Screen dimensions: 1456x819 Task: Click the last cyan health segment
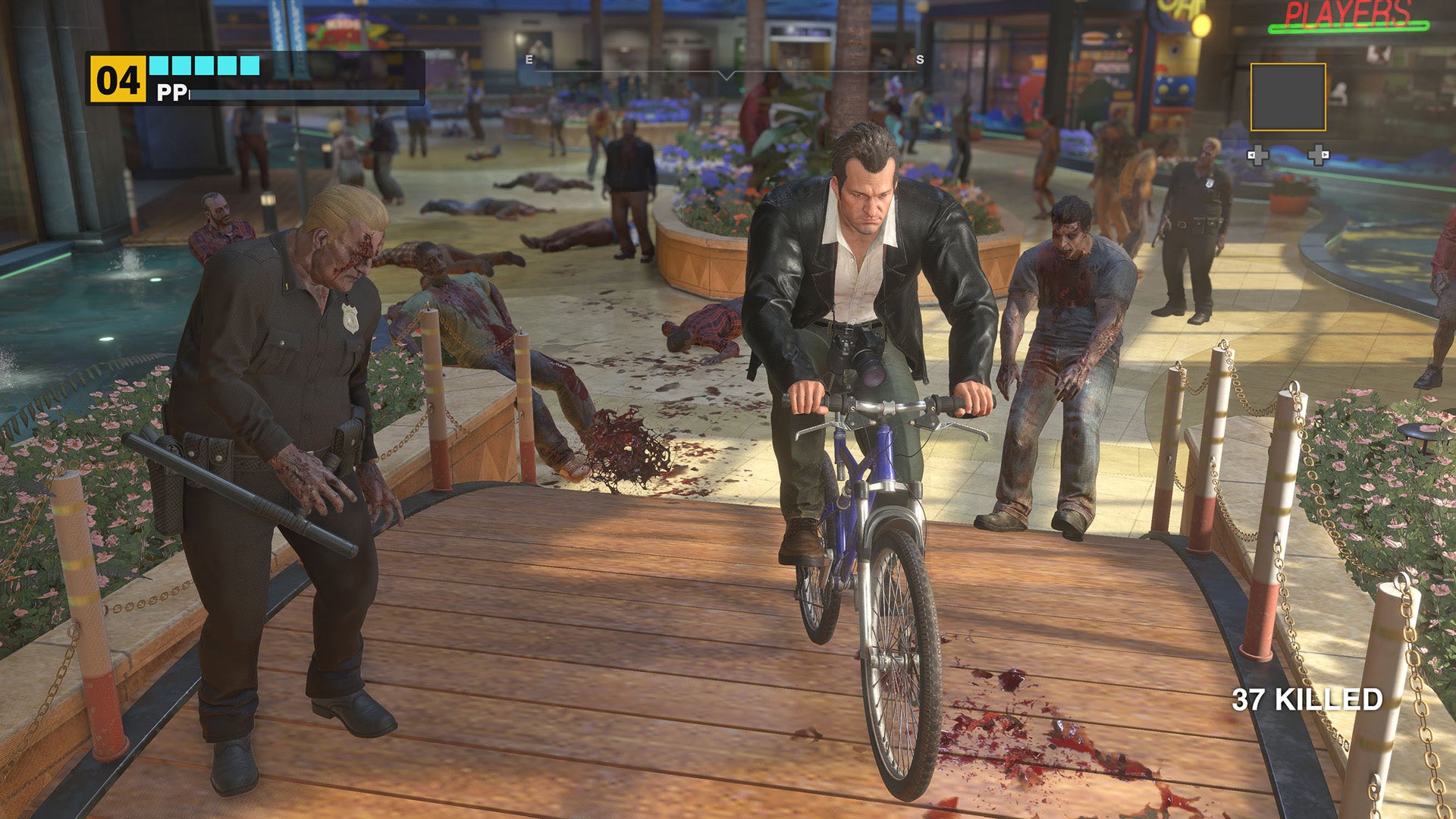click(249, 64)
